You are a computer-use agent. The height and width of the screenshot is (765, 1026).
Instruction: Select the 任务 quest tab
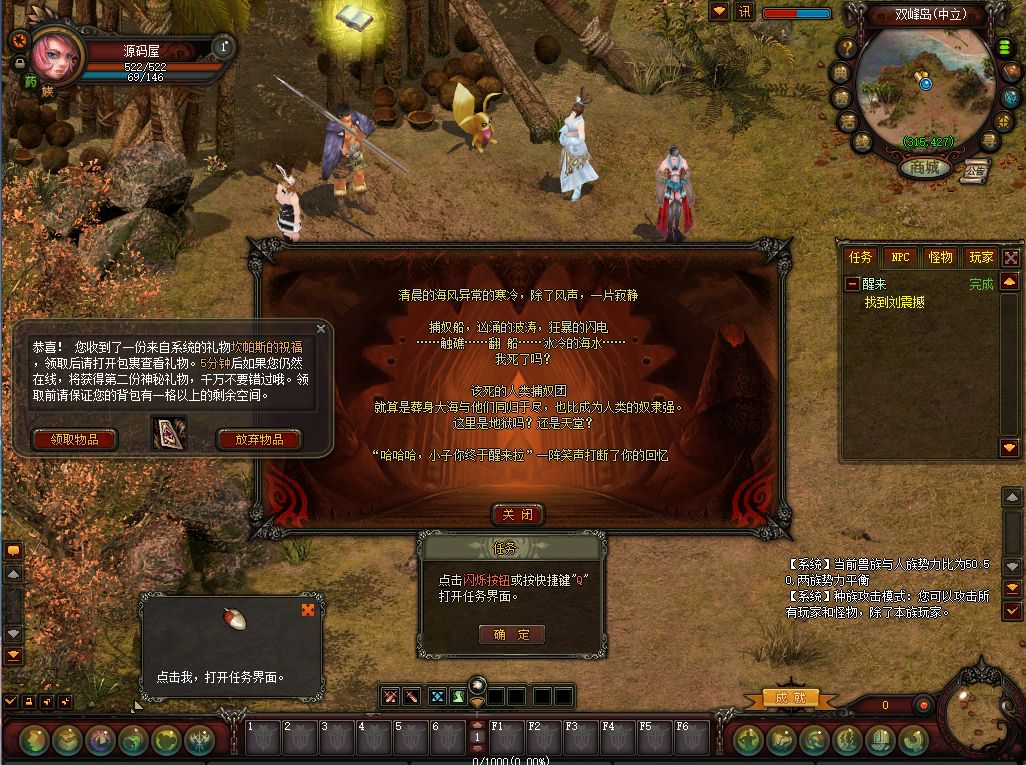pos(861,257)
